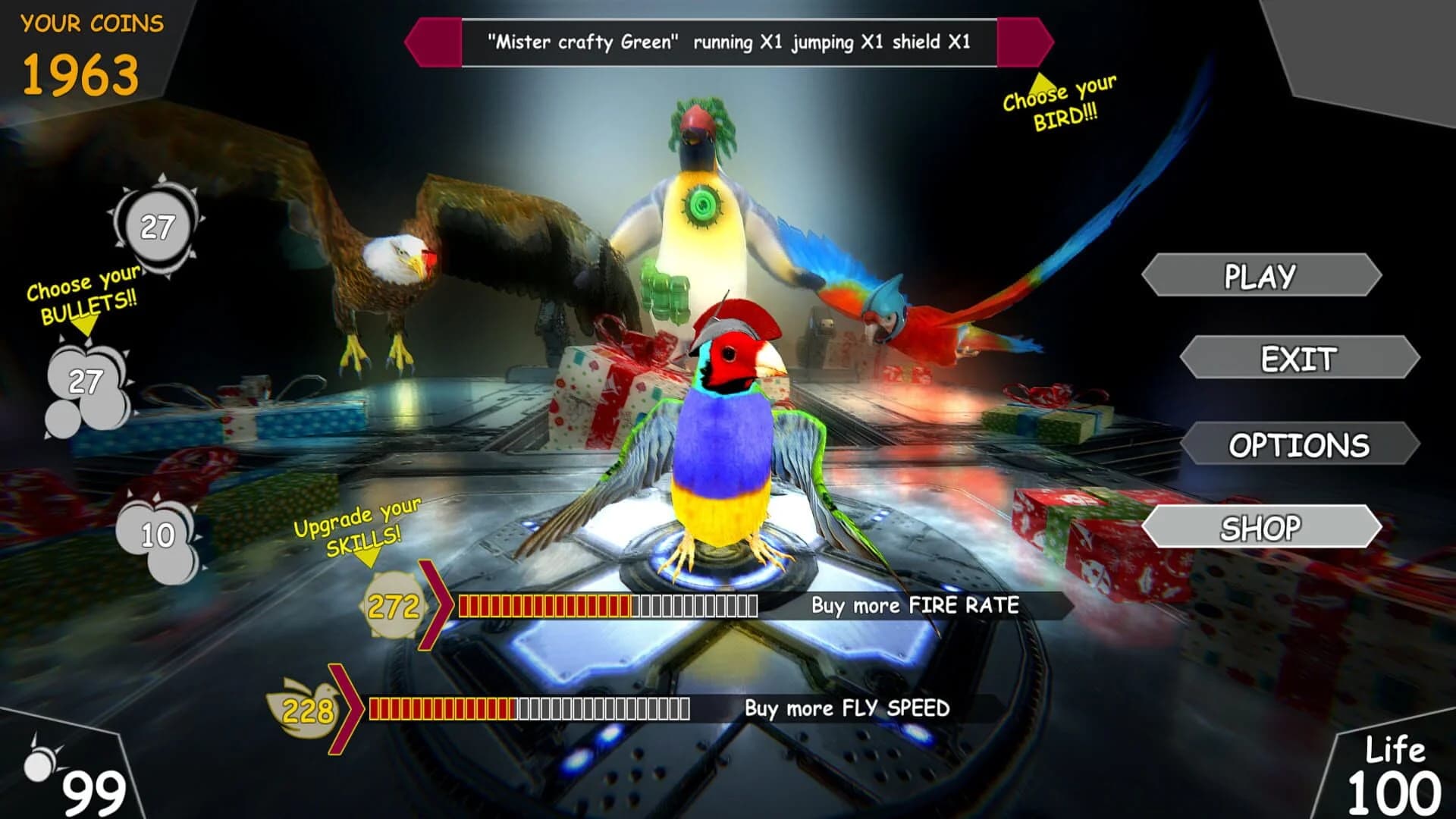Viewport: 1456px width, 819px height.
Task: Click Buy more FIRE RATE
Action: (915, 605)
